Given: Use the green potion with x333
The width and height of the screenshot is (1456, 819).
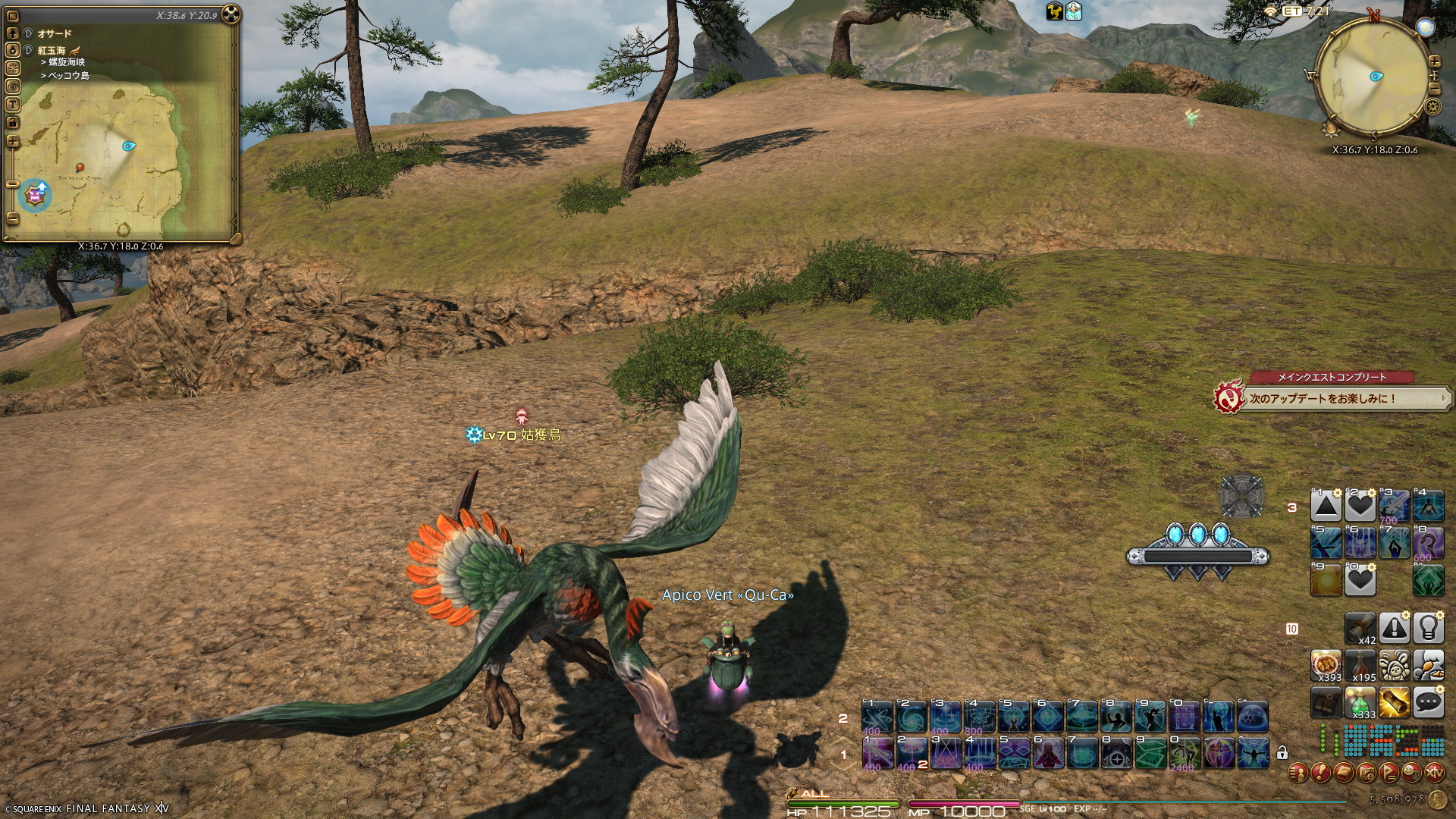Looking at the screenshot, I should (1360, 702).
